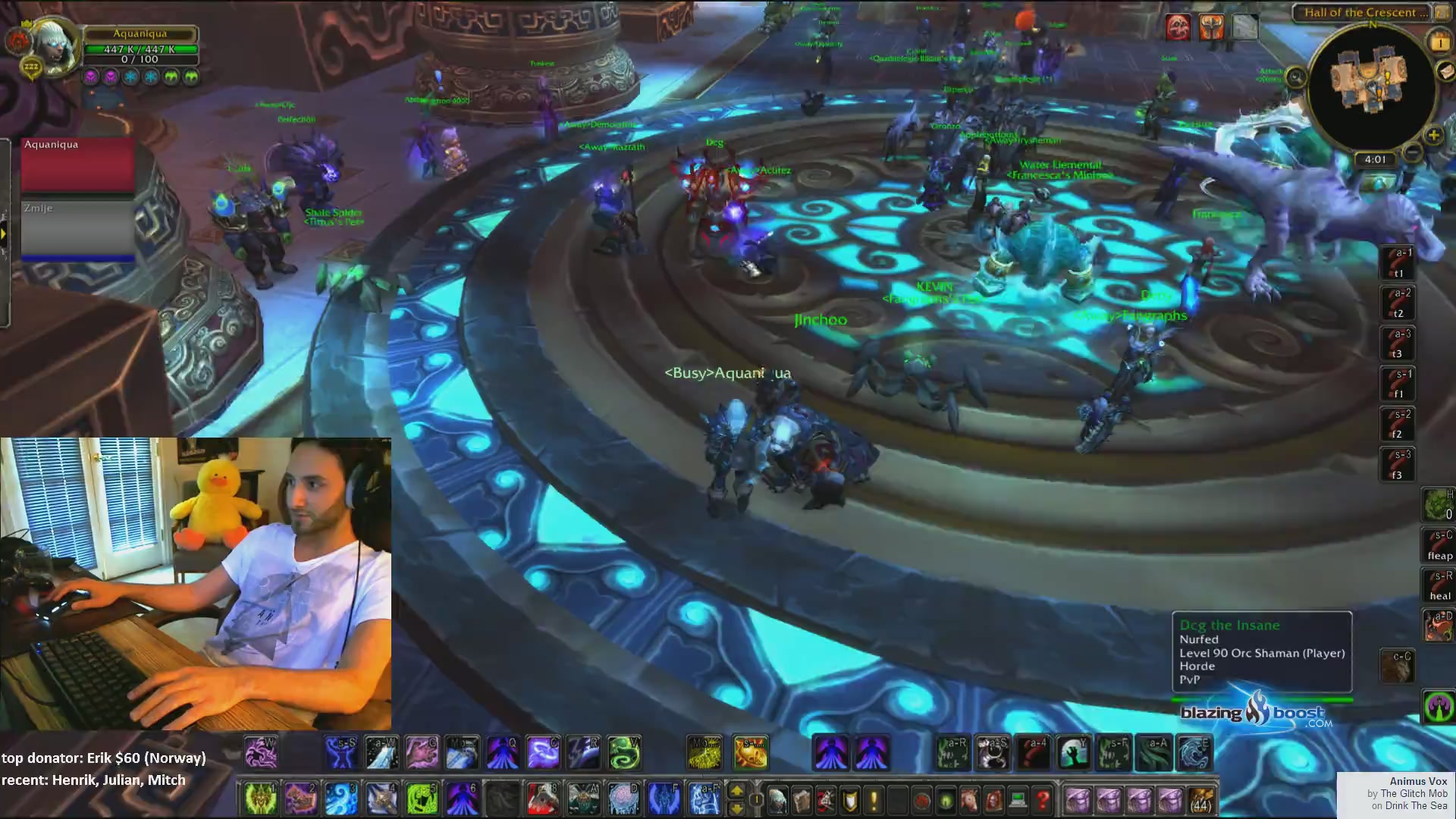The width and height of the screenshot is (1456, 819).
Task: Open the character info panel from the micro menu
Action: [x=777, y=800]
